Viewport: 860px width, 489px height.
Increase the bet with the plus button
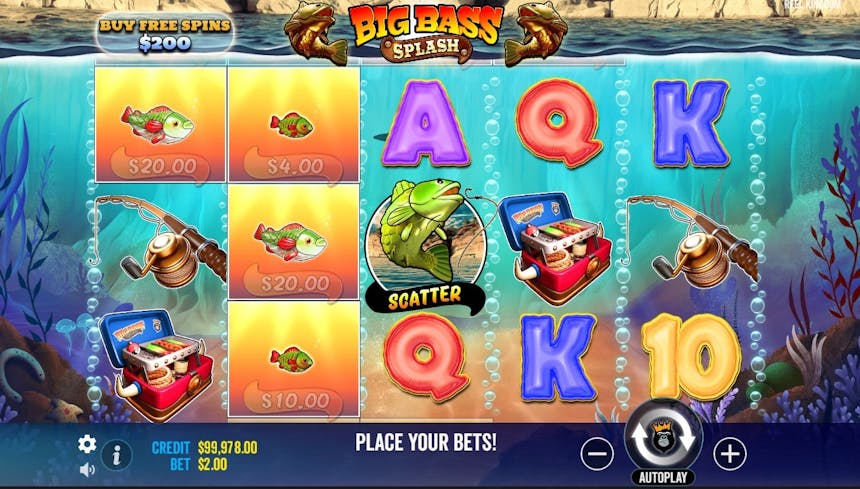click(730, 454)
